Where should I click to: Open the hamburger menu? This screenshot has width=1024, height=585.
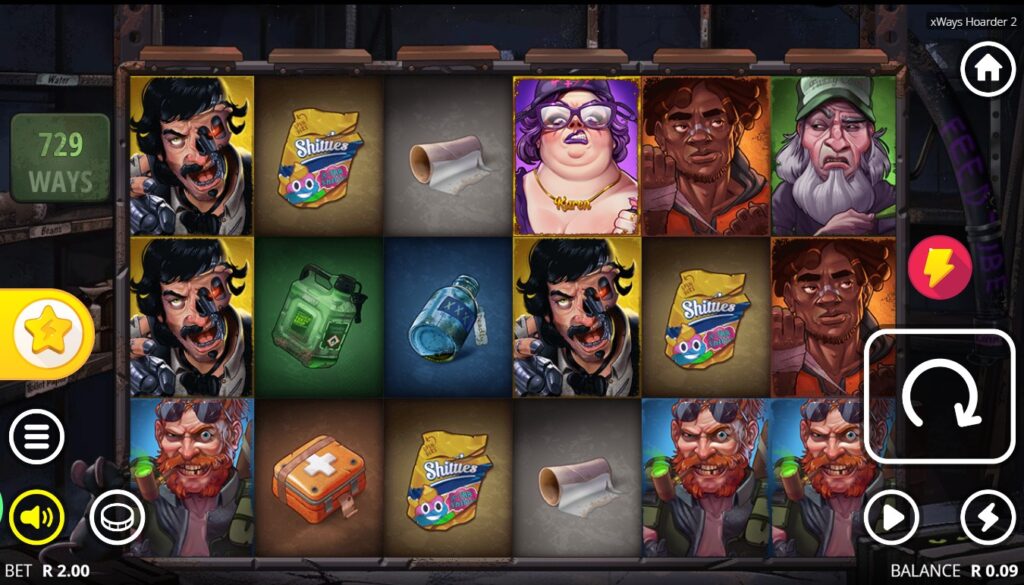pos(37,437)
